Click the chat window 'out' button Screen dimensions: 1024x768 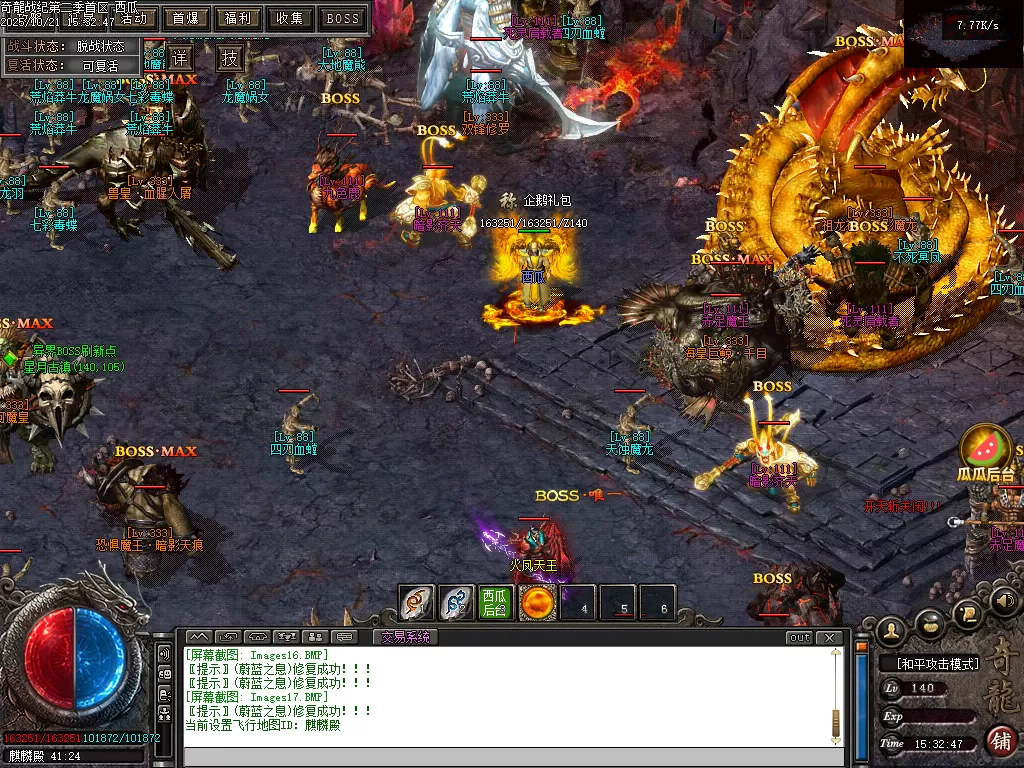(x=799, y=637)
